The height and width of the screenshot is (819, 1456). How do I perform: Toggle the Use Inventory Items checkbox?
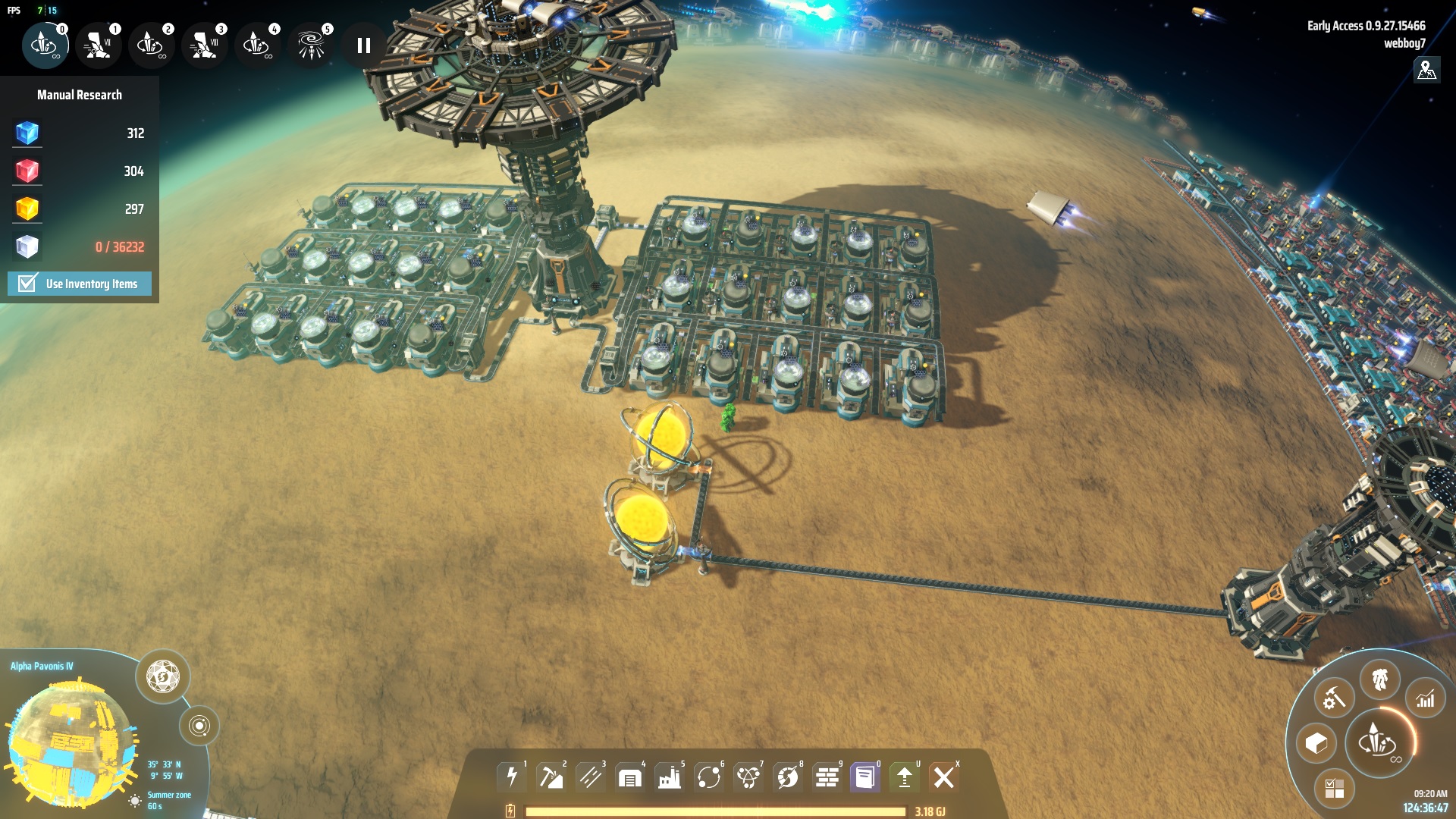point(27,284)
